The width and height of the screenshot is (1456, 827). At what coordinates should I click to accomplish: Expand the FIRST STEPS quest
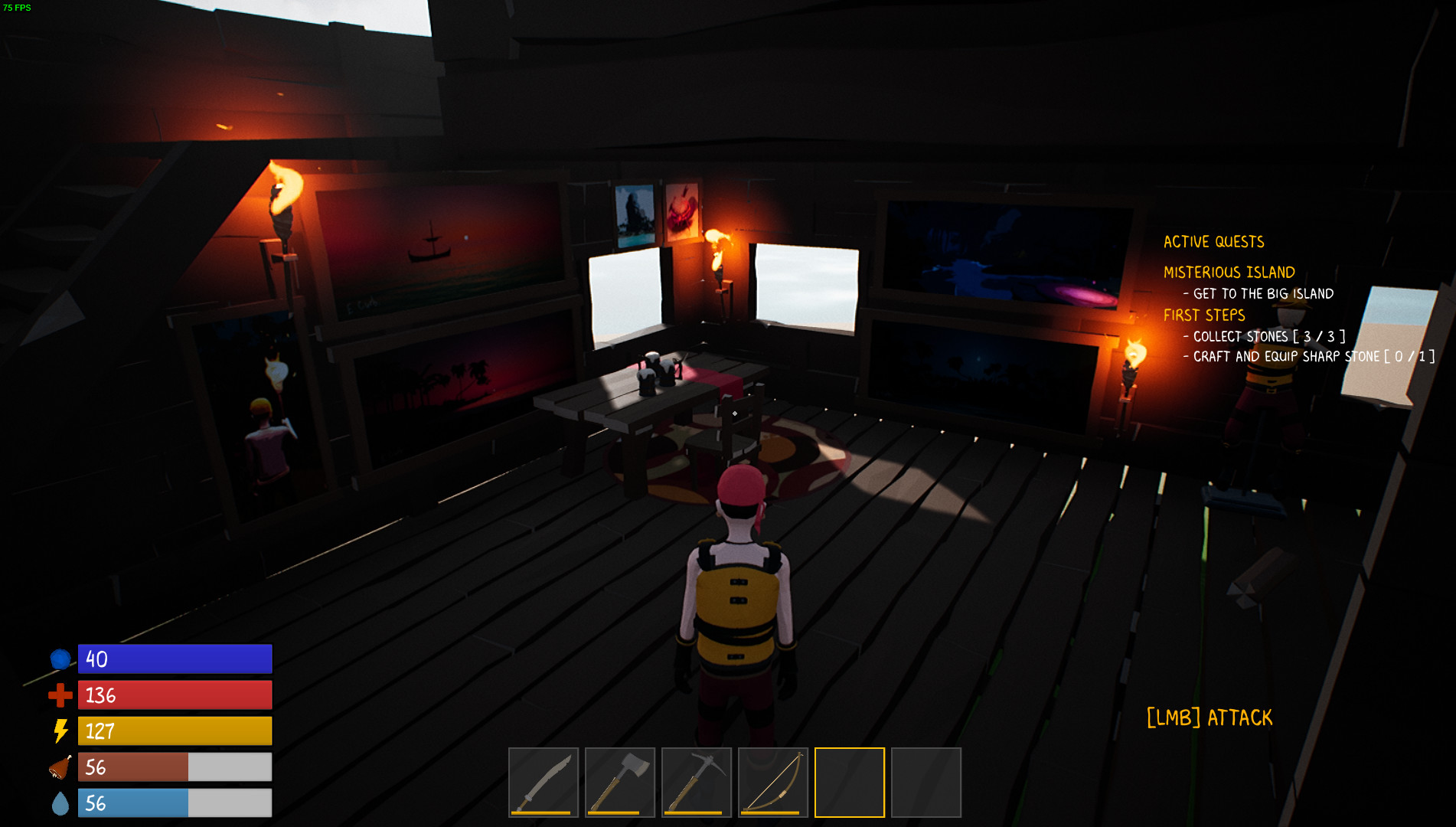[1204, 315]
